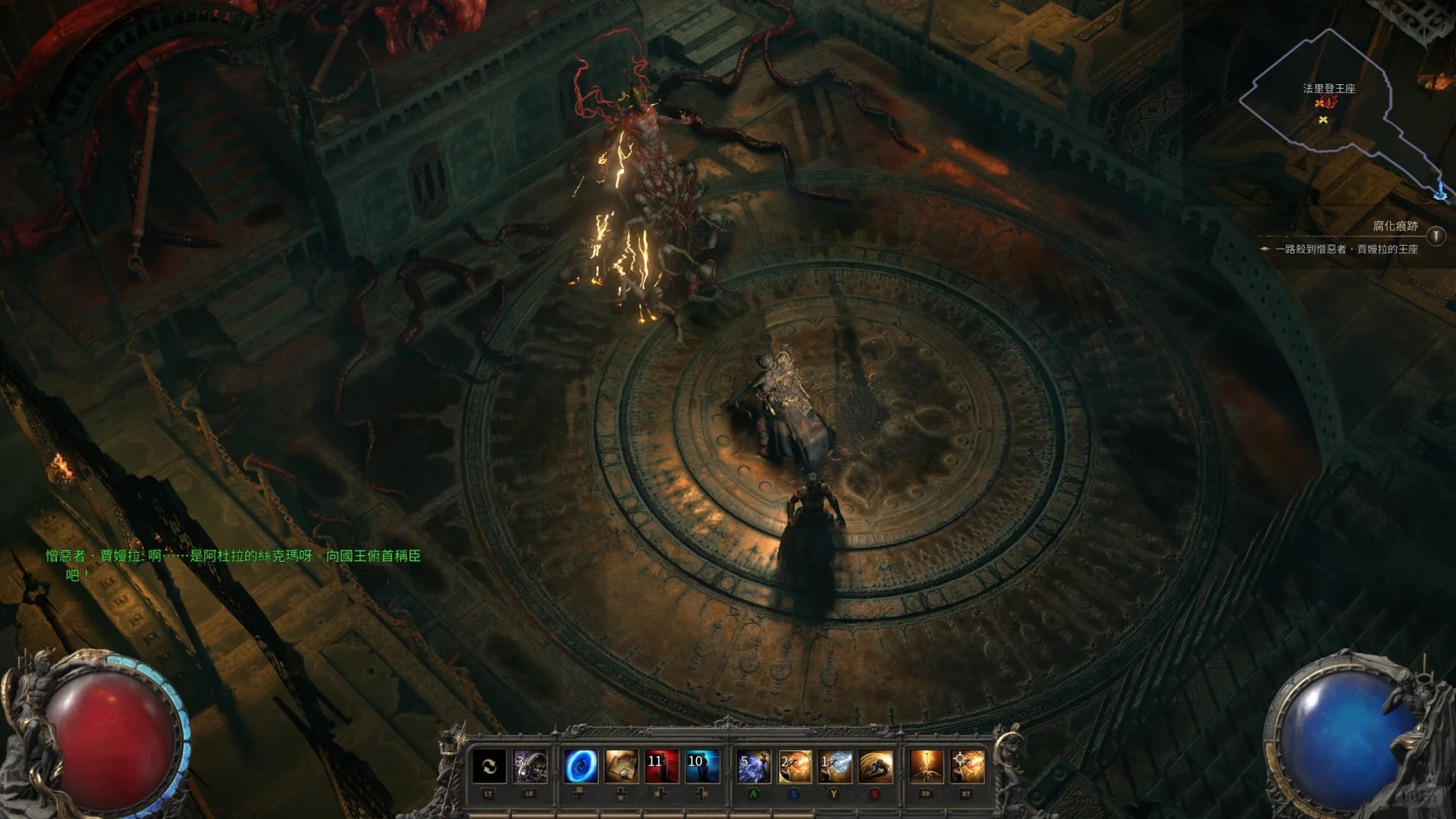Toggle the round quest pin icon
This screenshot has width=1456, height=819.
click(x=1436, y=236)
